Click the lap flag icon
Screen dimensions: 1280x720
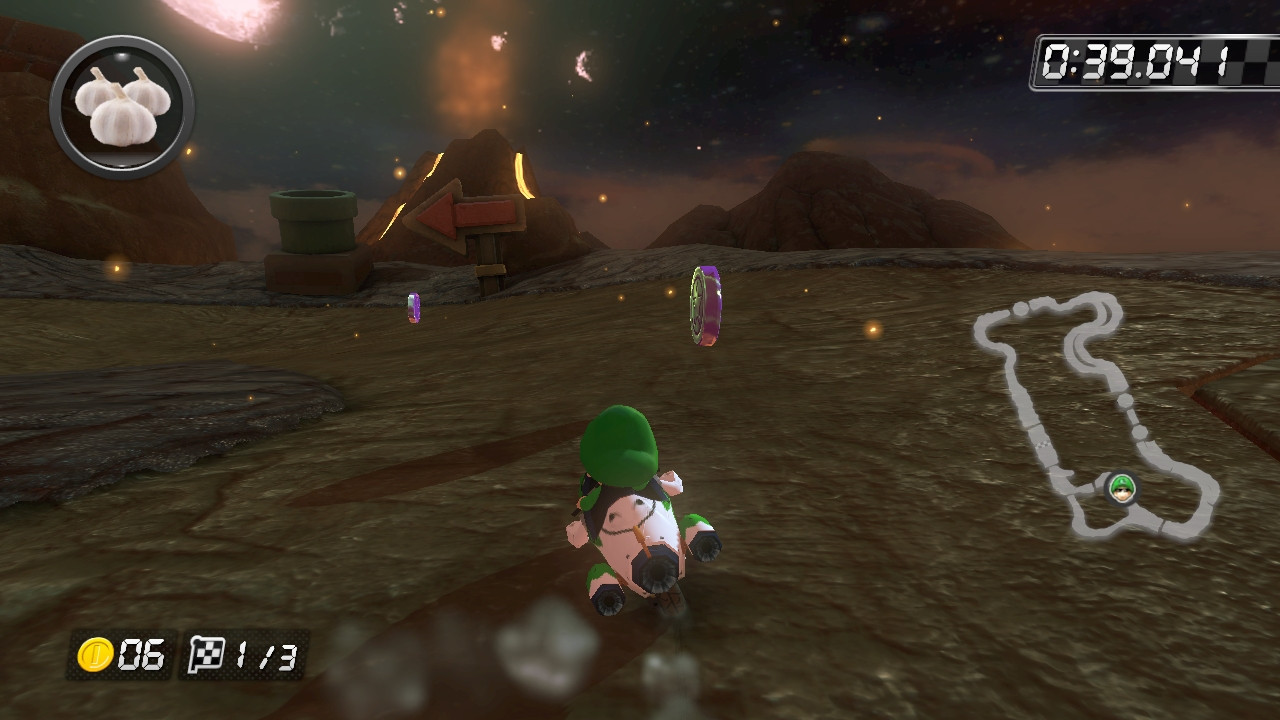[207, 652]
